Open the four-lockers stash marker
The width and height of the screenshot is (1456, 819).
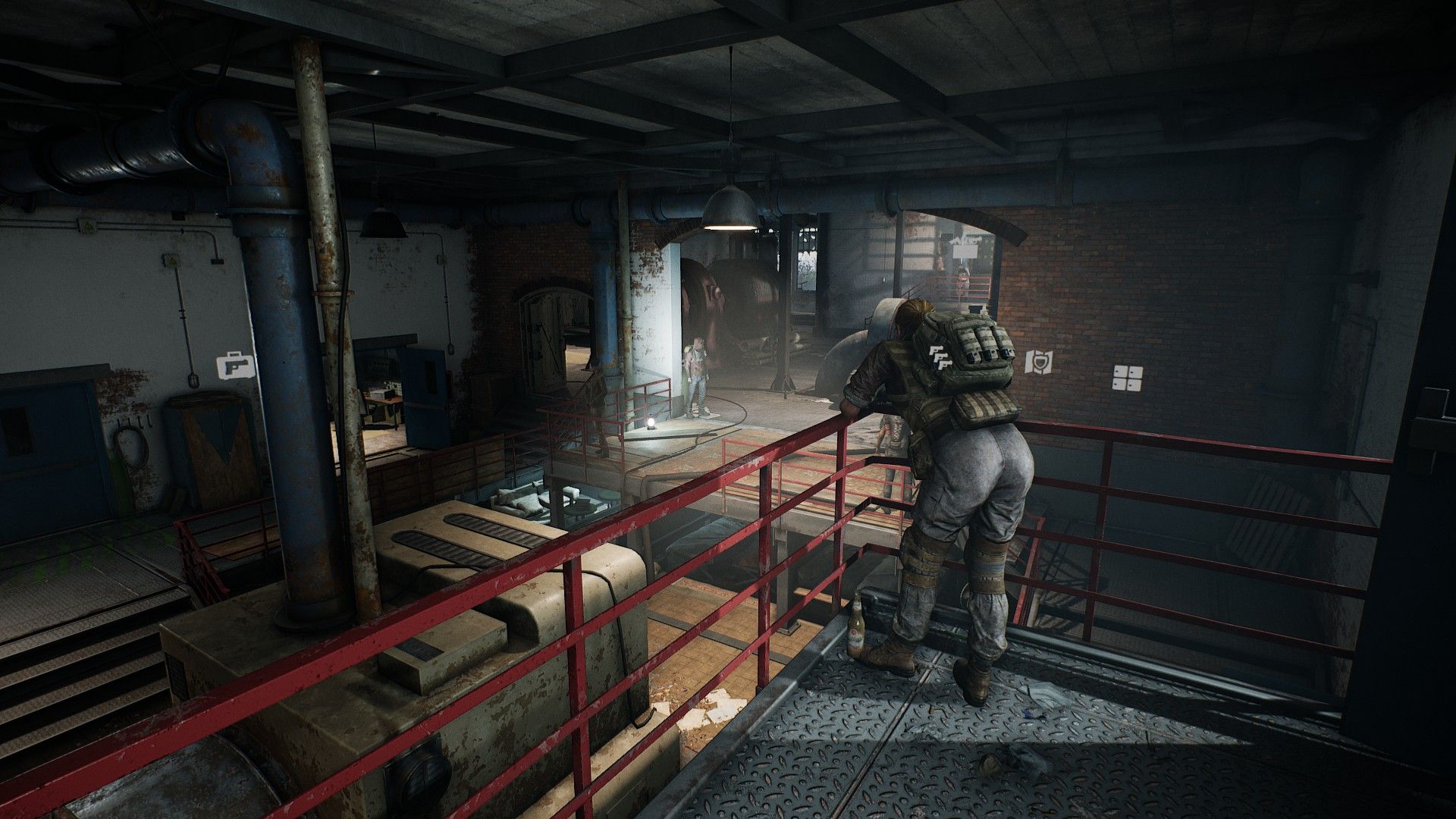[x=1128, y=378]
